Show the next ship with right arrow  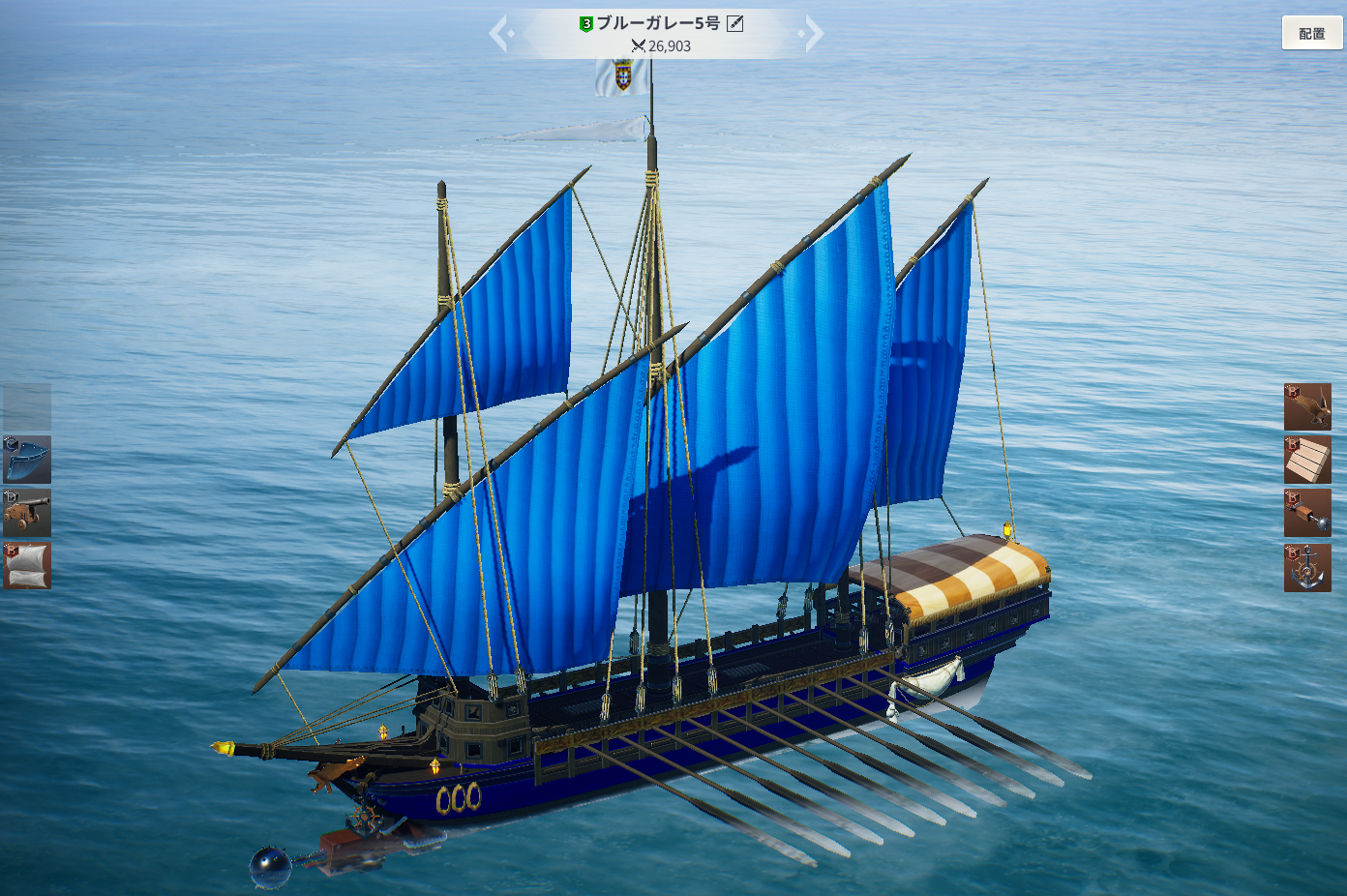(x=813, y=34)
